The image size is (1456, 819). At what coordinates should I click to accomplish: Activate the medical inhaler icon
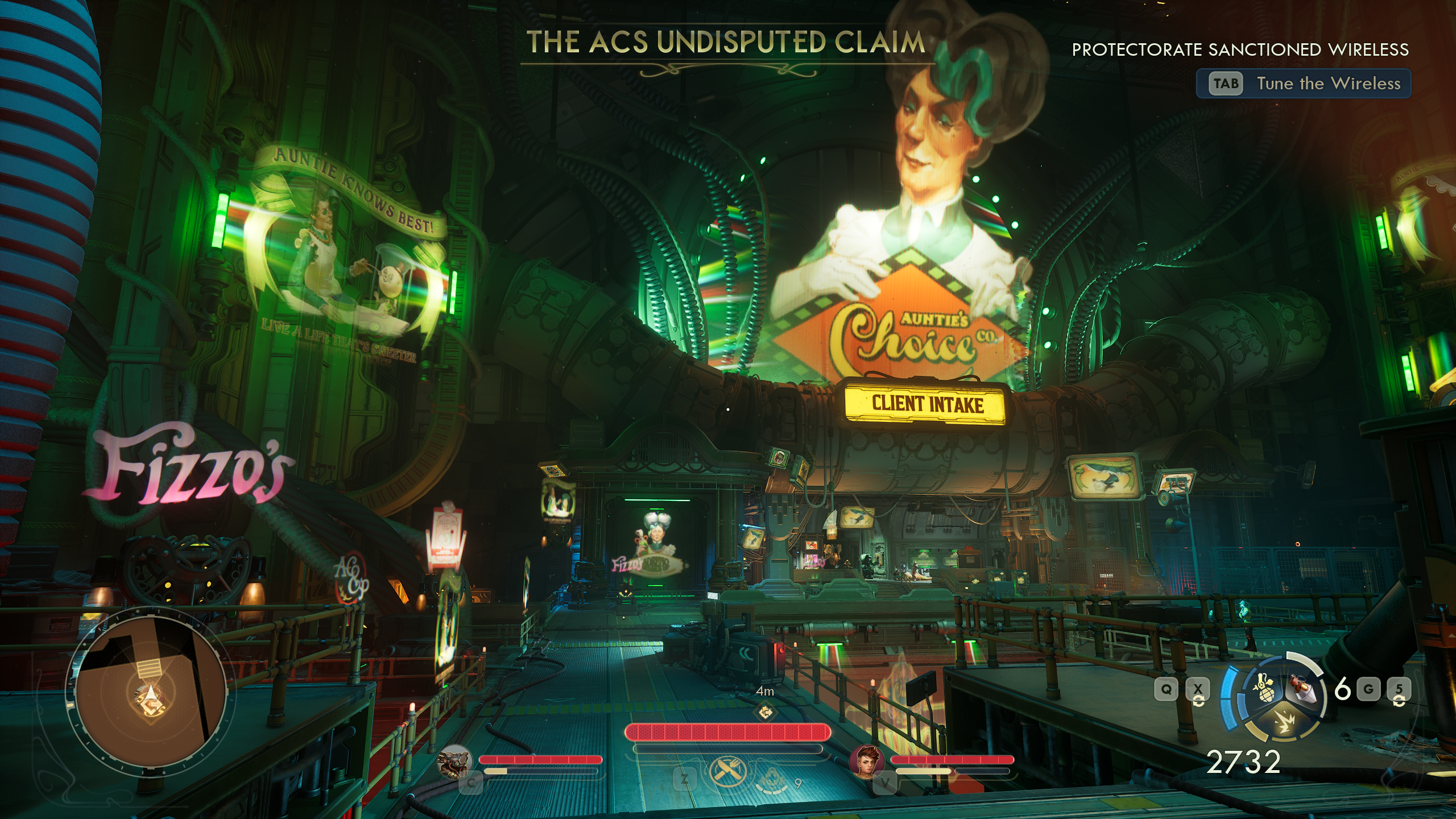point(771,779)
